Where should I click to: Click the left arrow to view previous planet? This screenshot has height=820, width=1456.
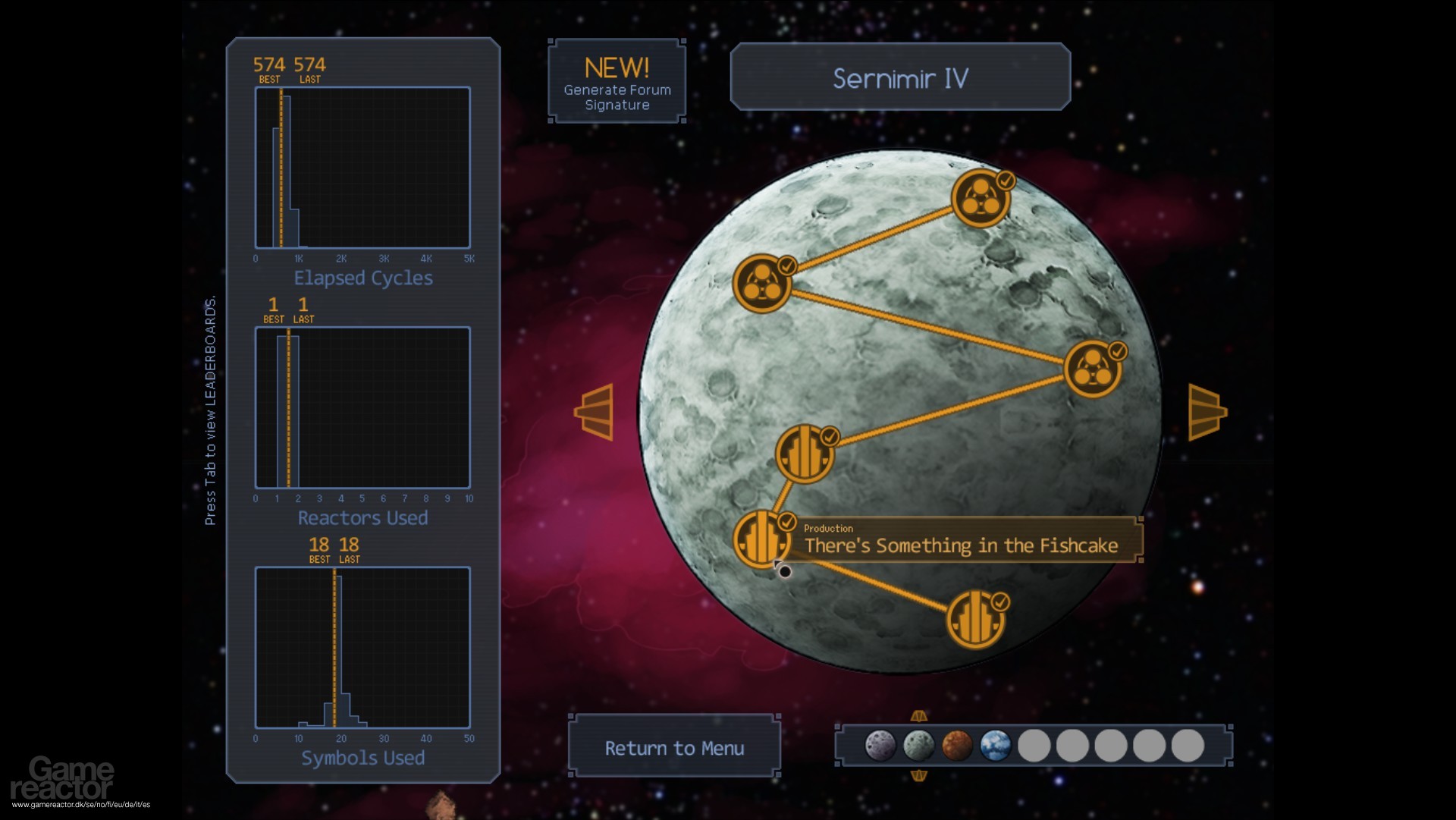pyautogui.click(x=594, y=412)
